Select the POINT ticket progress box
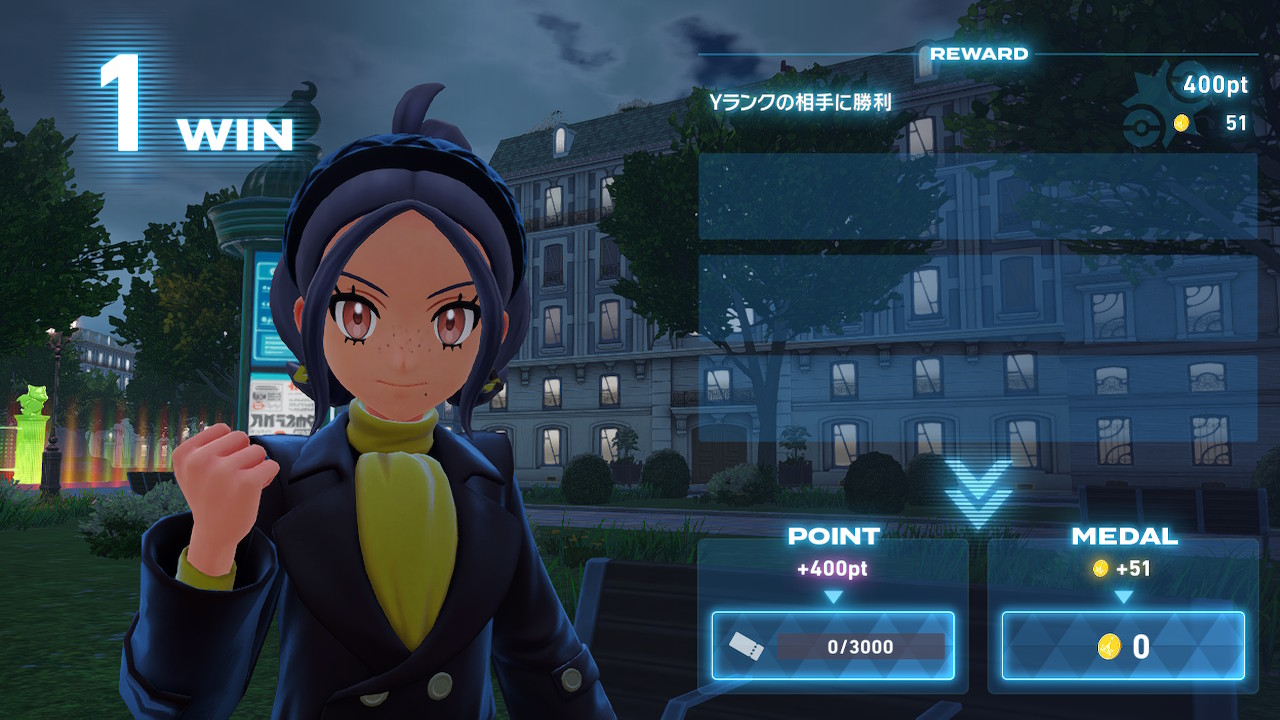Image resolution: width=1280 pixels, height=720 pixels. pos(833,646)
